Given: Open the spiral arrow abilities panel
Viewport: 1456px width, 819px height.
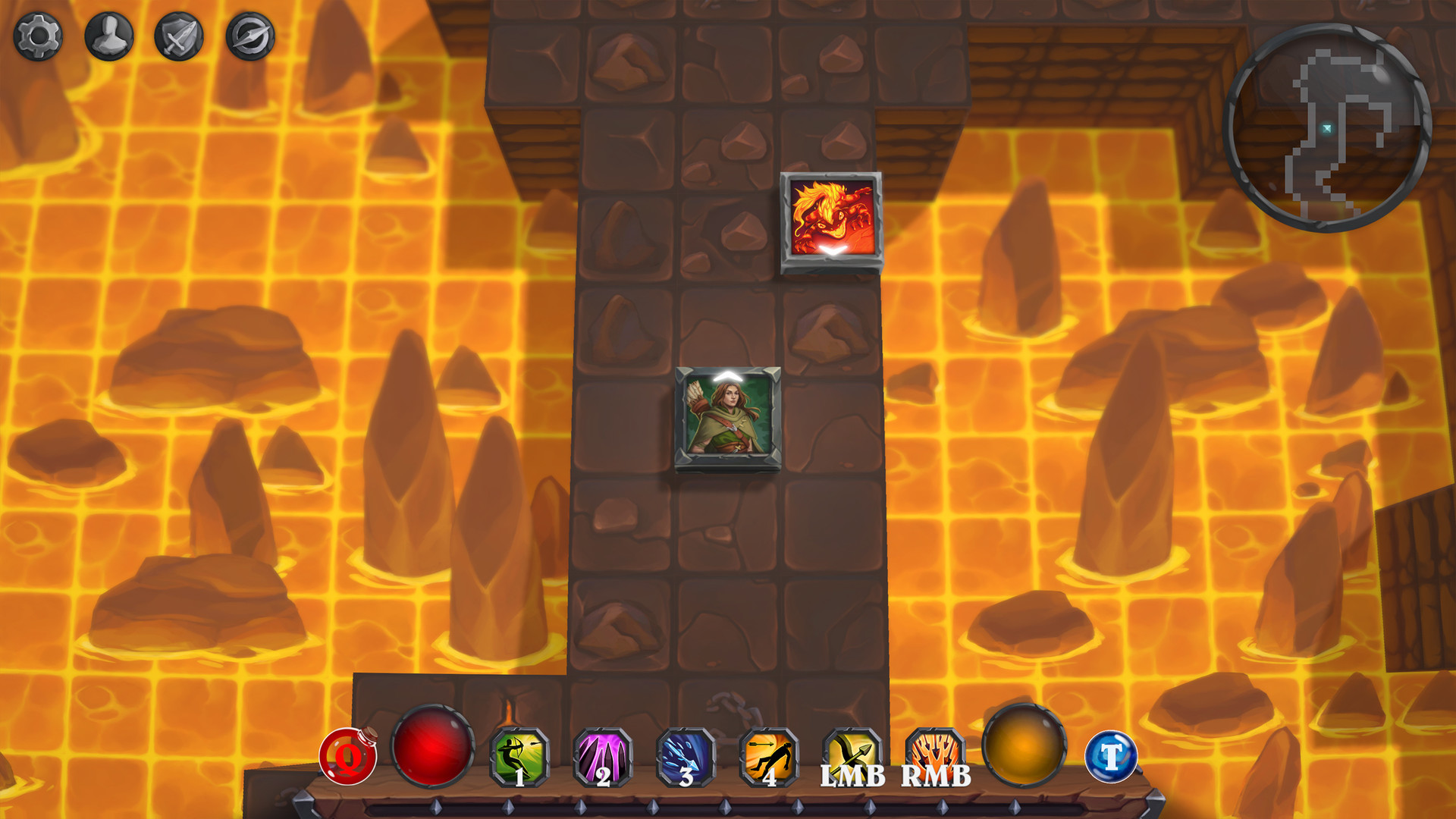Looking at the screenshot, I should pyautogui.click(x=252, y=33).
